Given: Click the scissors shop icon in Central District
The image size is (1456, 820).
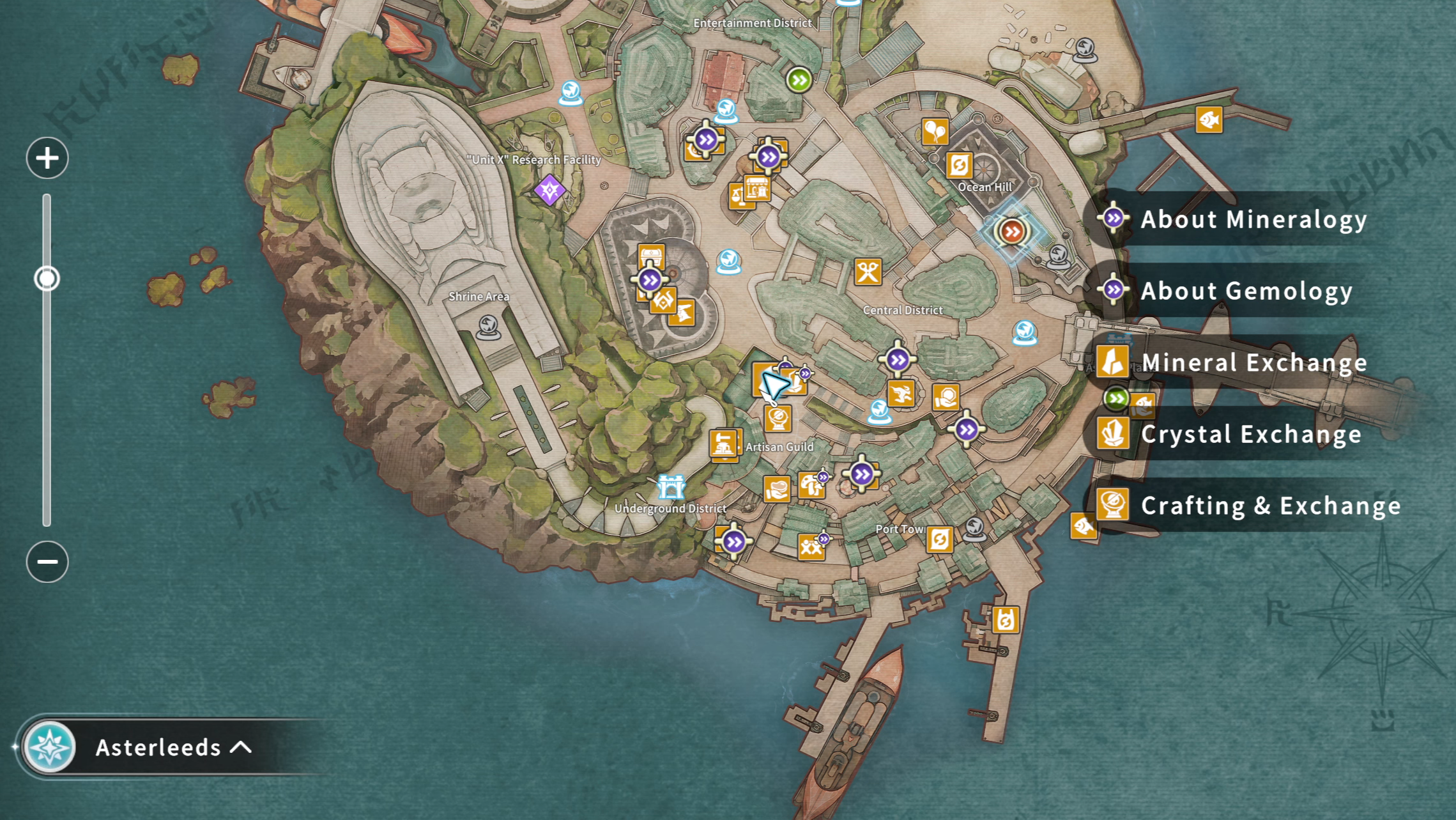Looking at the screenshot, I should pos(868,272).
